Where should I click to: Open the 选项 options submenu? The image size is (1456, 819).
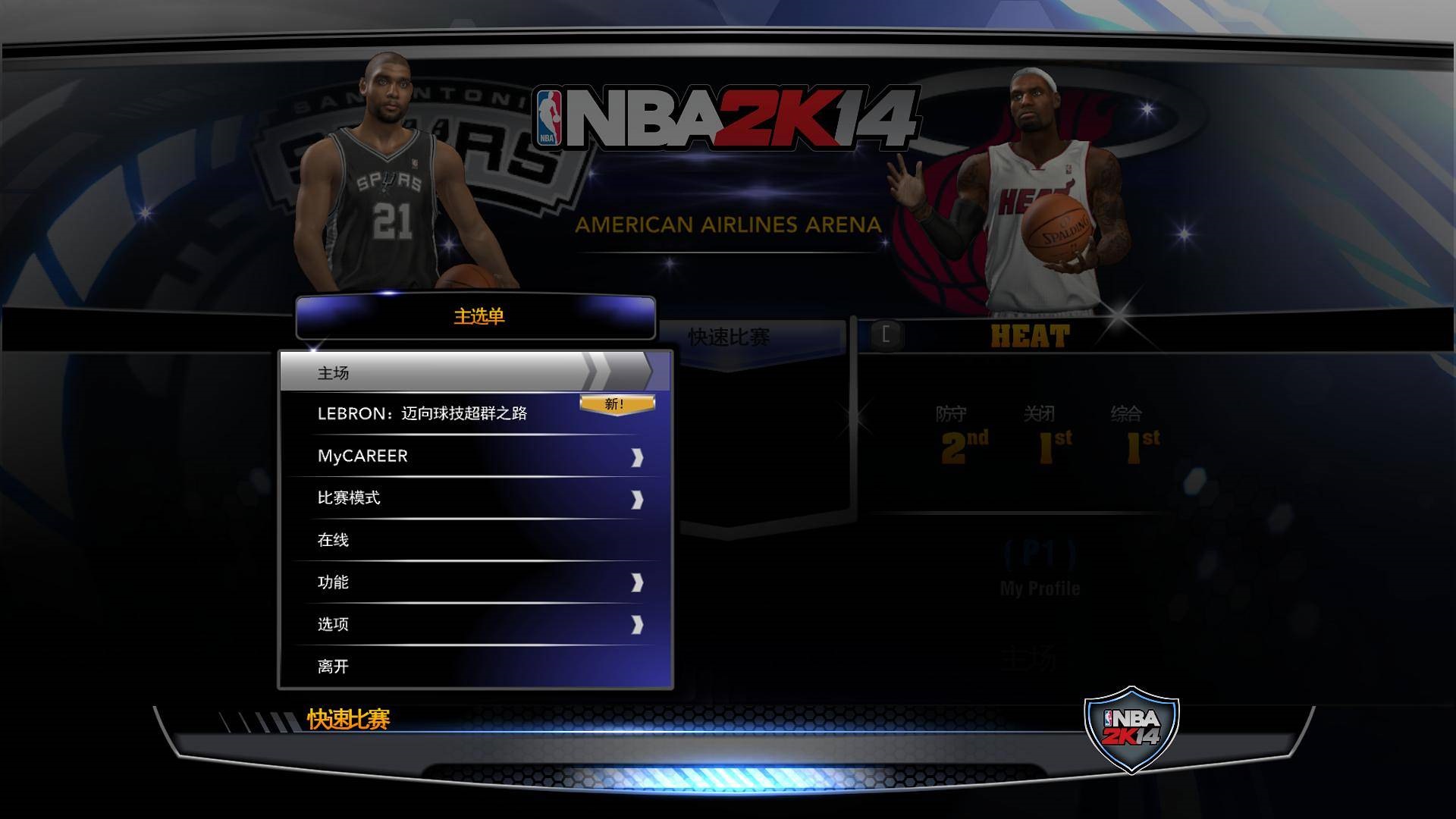click(637, 624)
